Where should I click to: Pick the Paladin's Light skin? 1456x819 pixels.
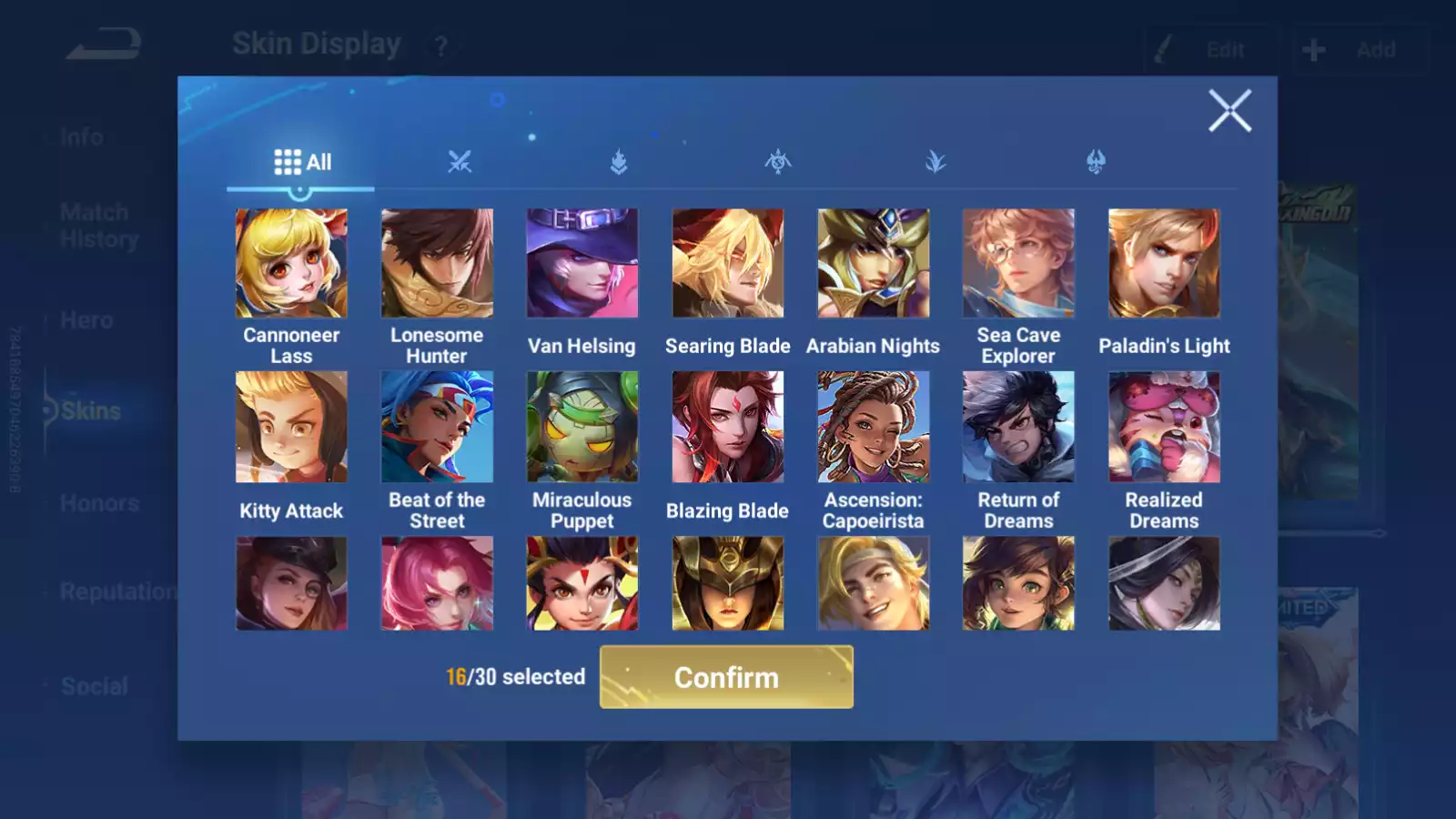click(1164, 264)
